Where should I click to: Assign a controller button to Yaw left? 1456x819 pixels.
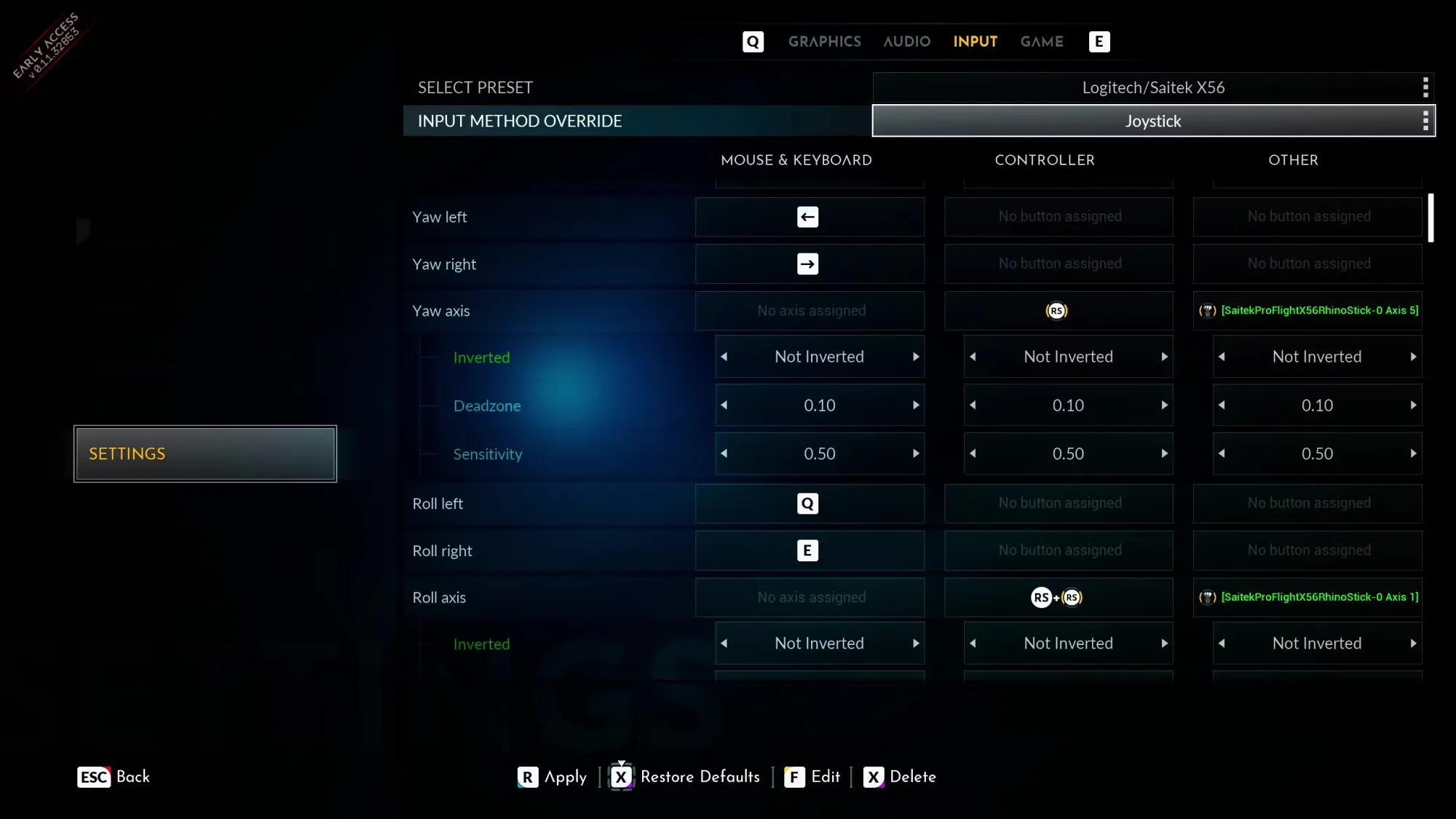tap(1059, 217)
